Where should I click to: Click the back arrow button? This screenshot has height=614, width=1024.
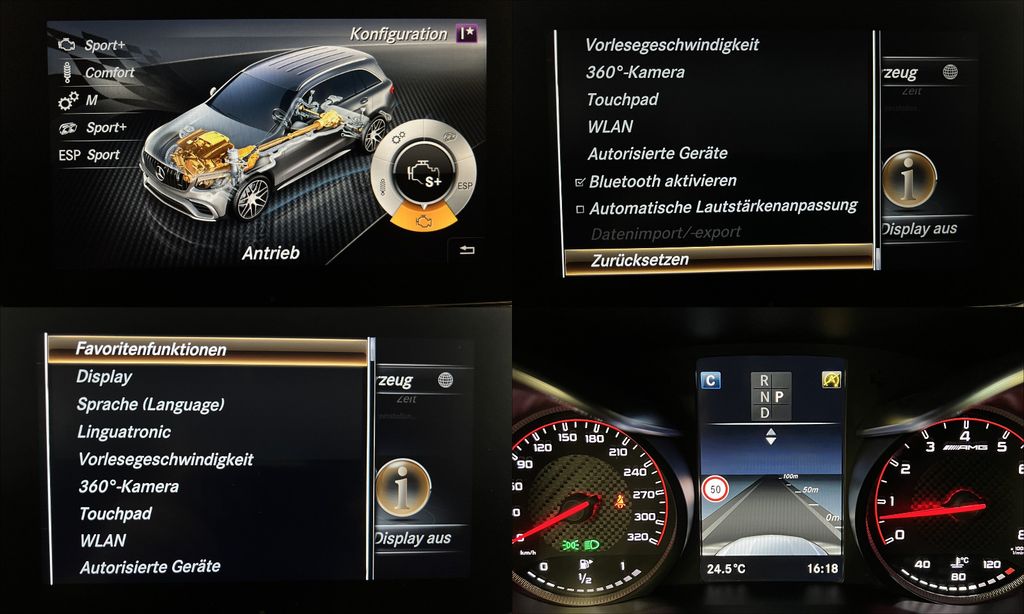(x=466, y=251)
